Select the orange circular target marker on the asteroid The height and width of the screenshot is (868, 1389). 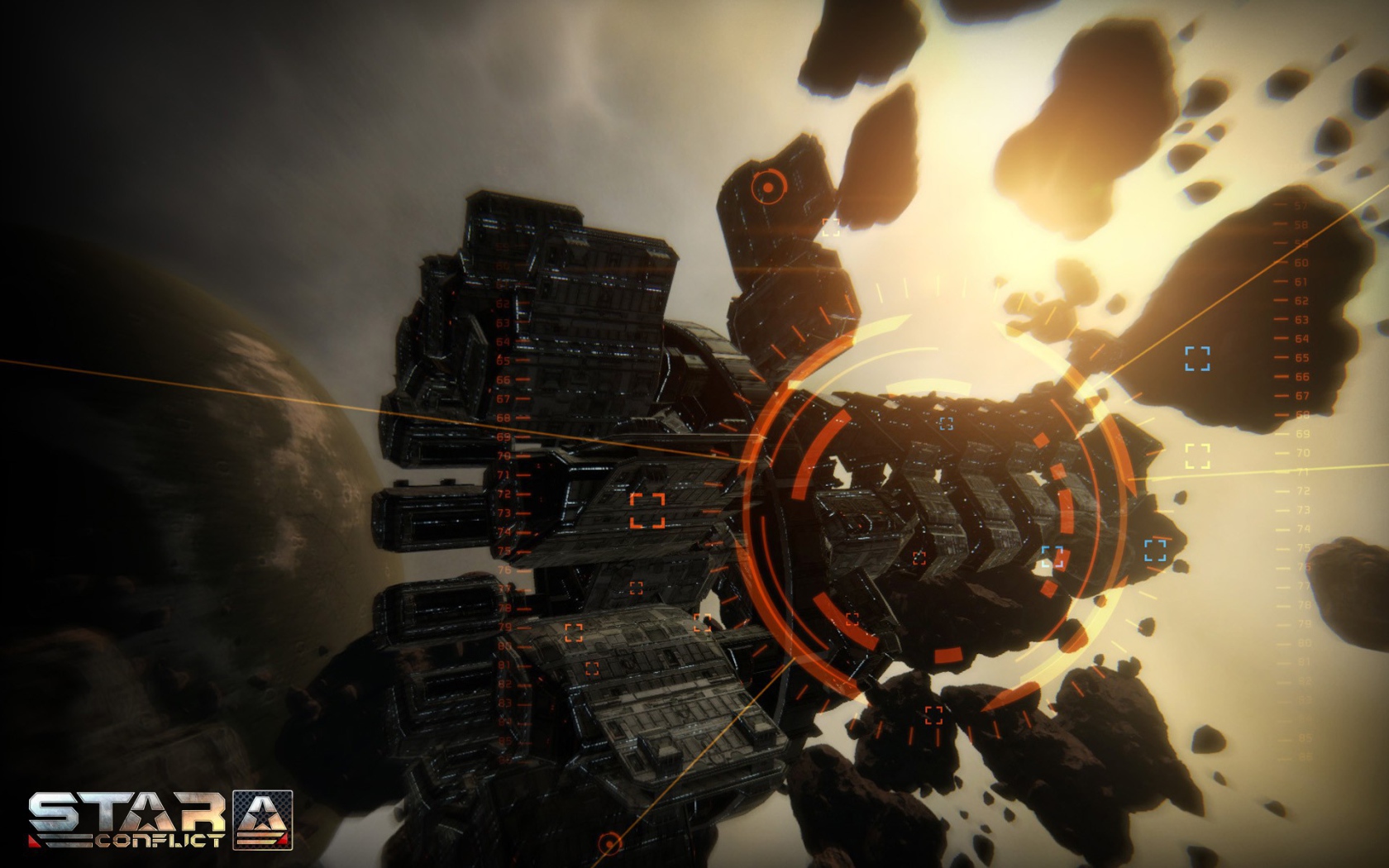[769, 188]
